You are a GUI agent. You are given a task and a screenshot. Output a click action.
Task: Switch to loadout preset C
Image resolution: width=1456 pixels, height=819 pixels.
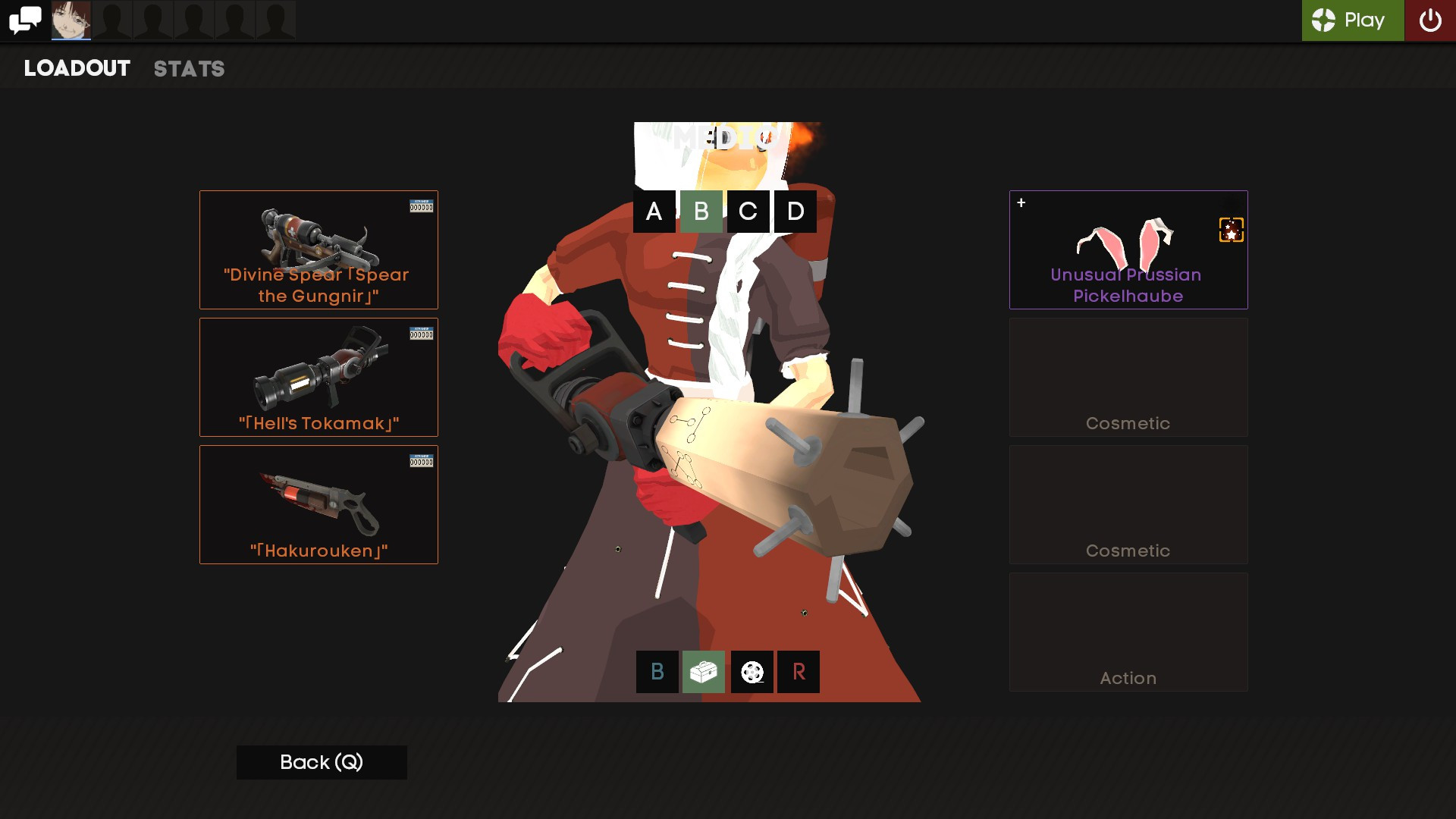748,212
